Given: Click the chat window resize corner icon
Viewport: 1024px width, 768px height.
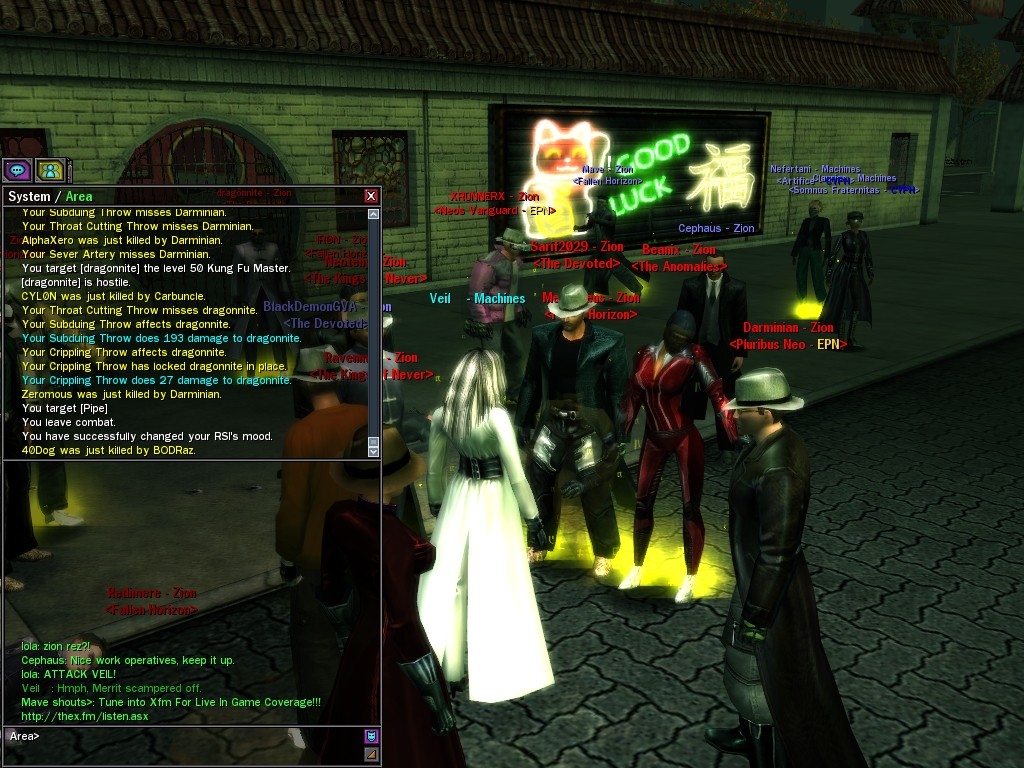Looking at the screenshot, I should point(371,754).
